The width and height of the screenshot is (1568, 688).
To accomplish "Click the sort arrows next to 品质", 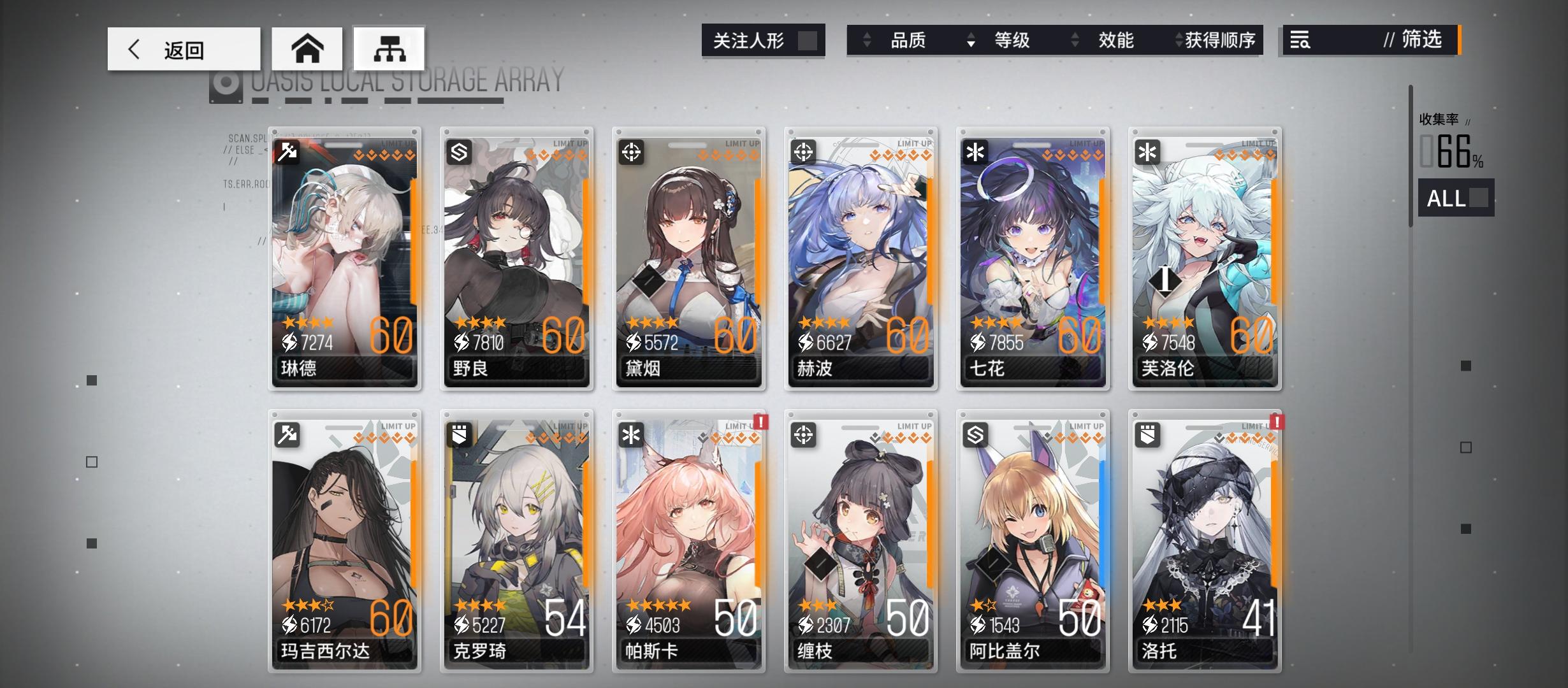I will 866,40.
